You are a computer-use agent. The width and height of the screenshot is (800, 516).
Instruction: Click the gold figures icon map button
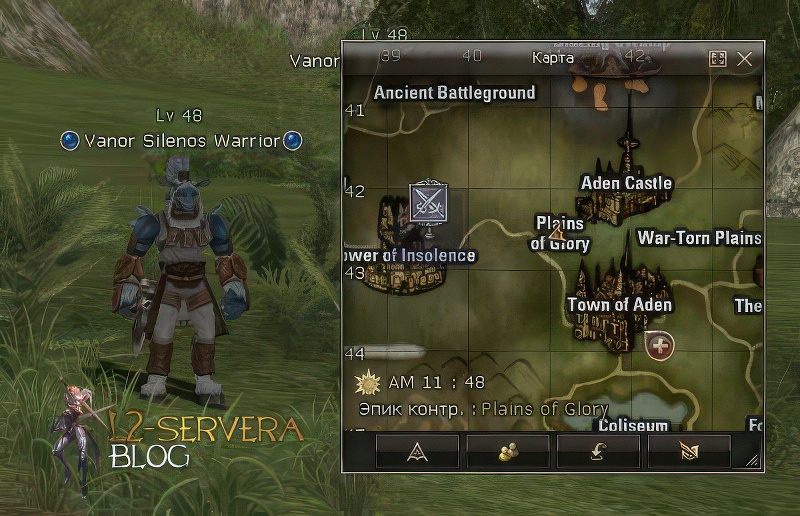click(x=508, y=451)
